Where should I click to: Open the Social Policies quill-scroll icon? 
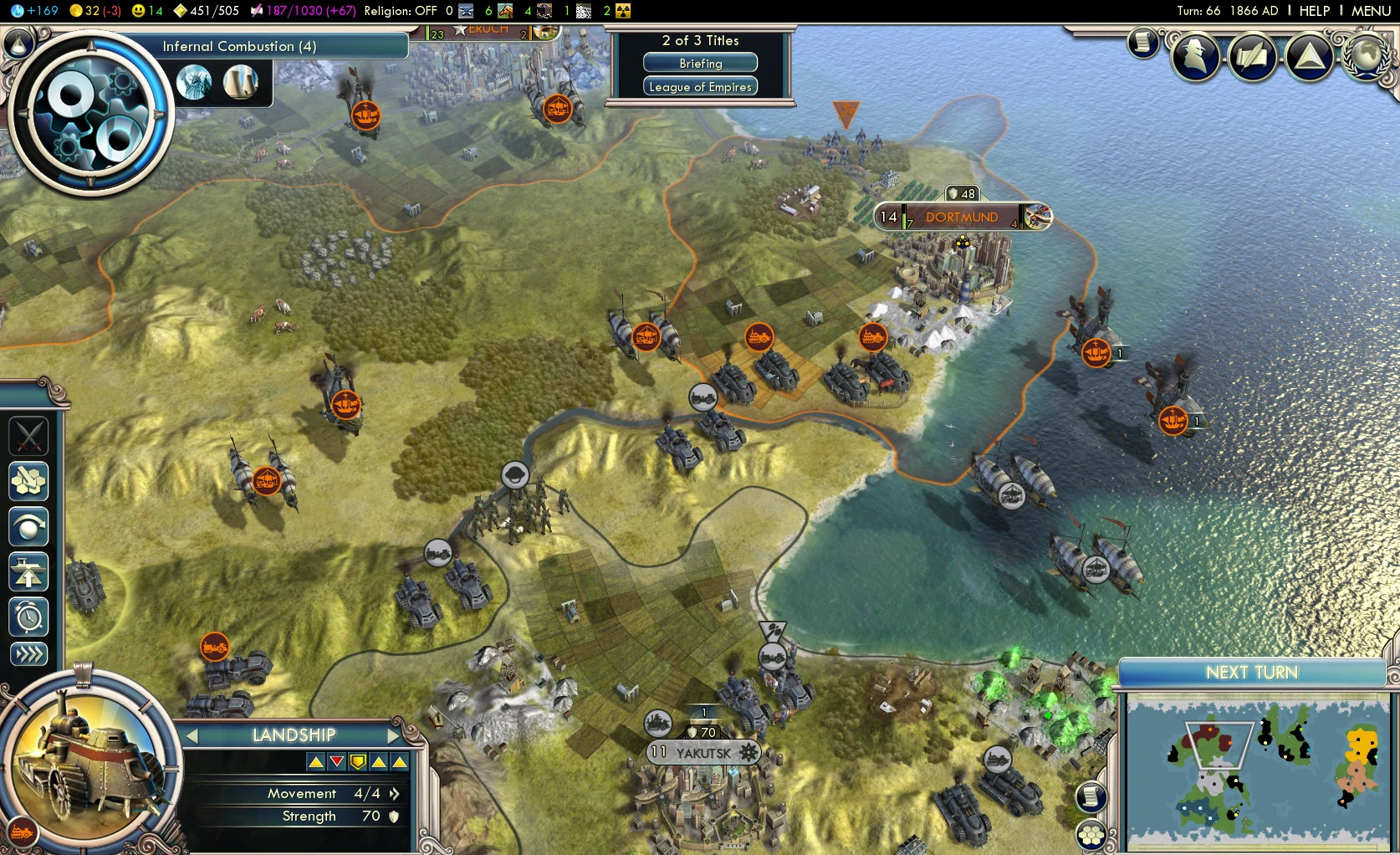click(1252, 57)
